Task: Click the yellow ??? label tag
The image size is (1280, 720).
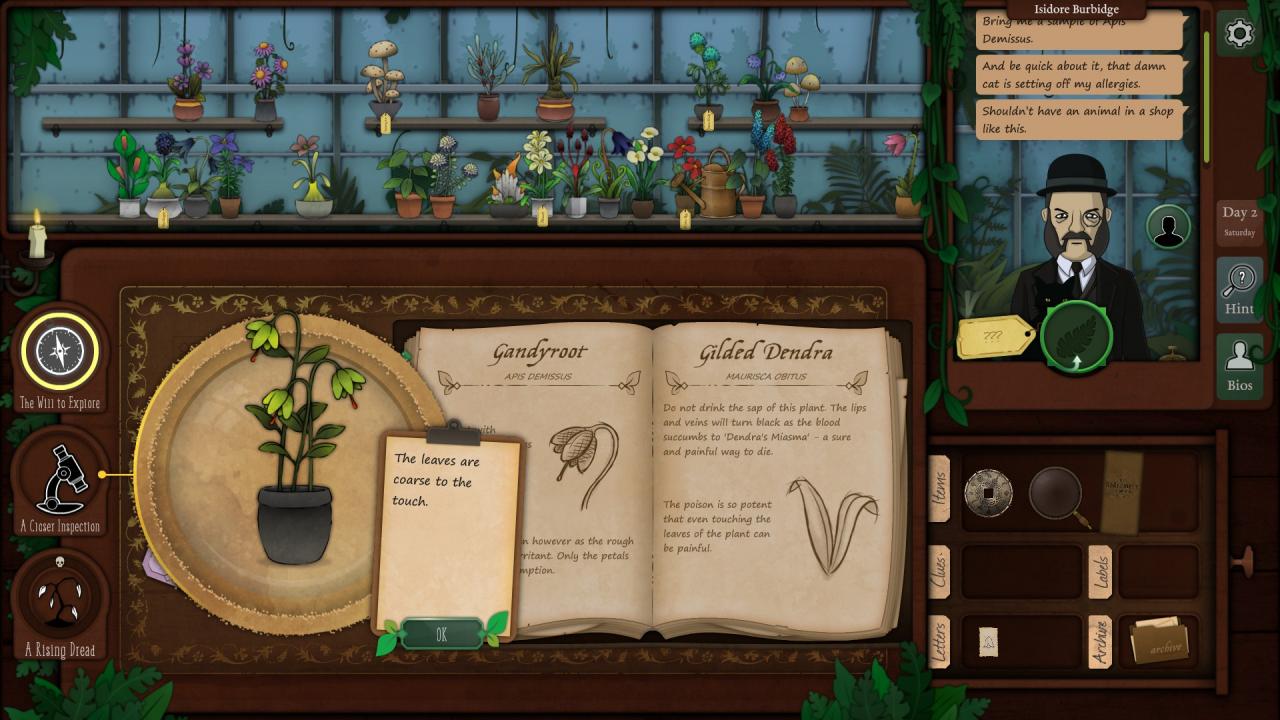Action: pyautogui.click(x=993, y=337)
